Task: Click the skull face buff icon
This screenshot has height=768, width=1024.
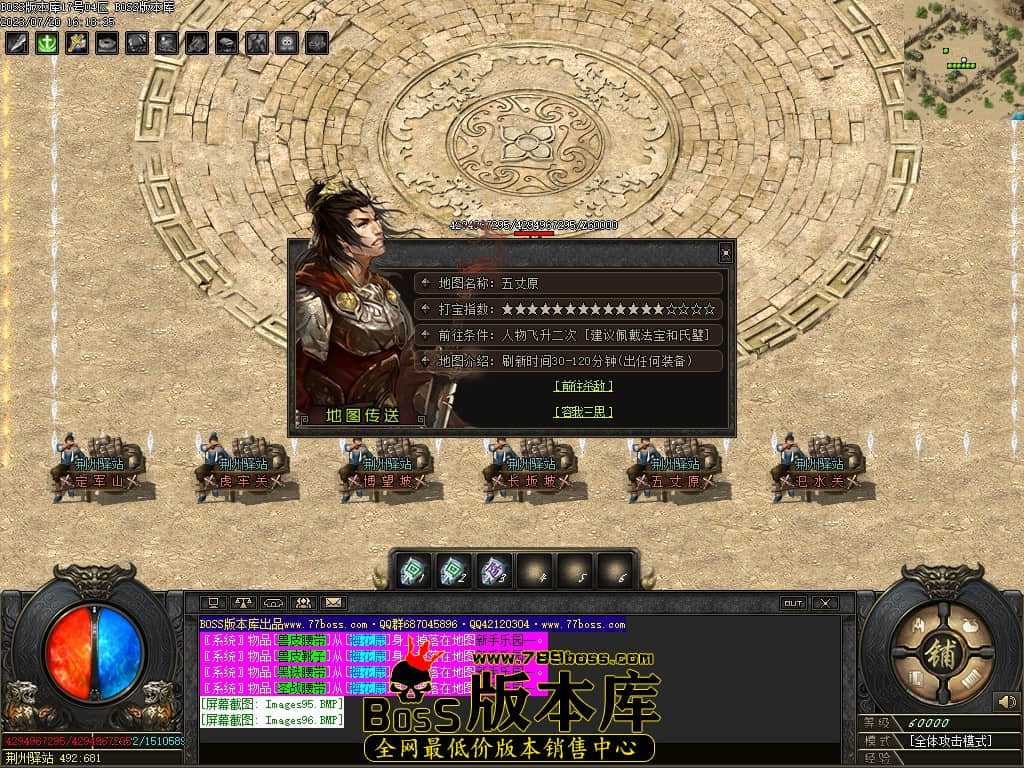Action: (287, 43)
